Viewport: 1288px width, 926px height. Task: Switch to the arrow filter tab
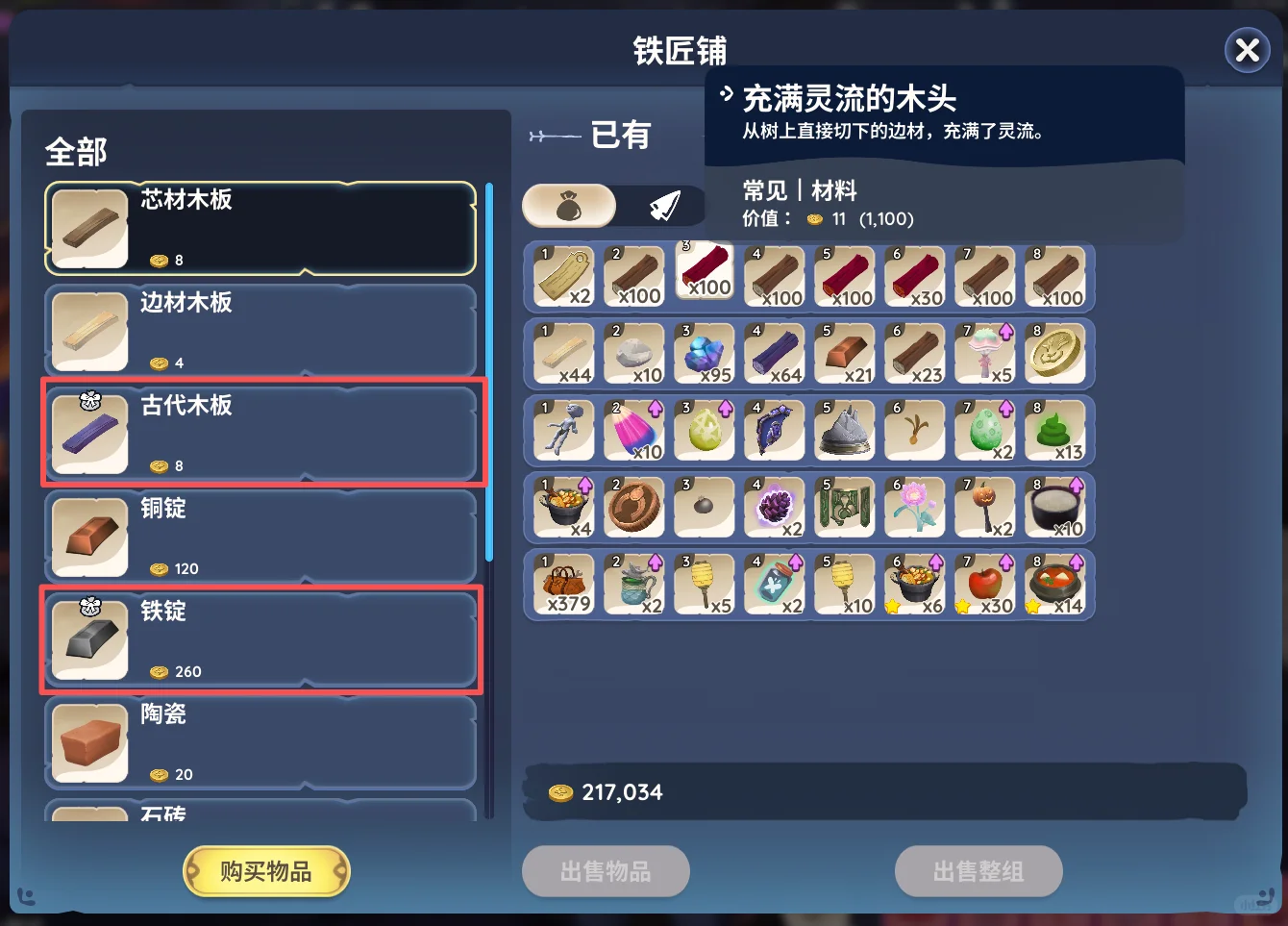(663, 205)
